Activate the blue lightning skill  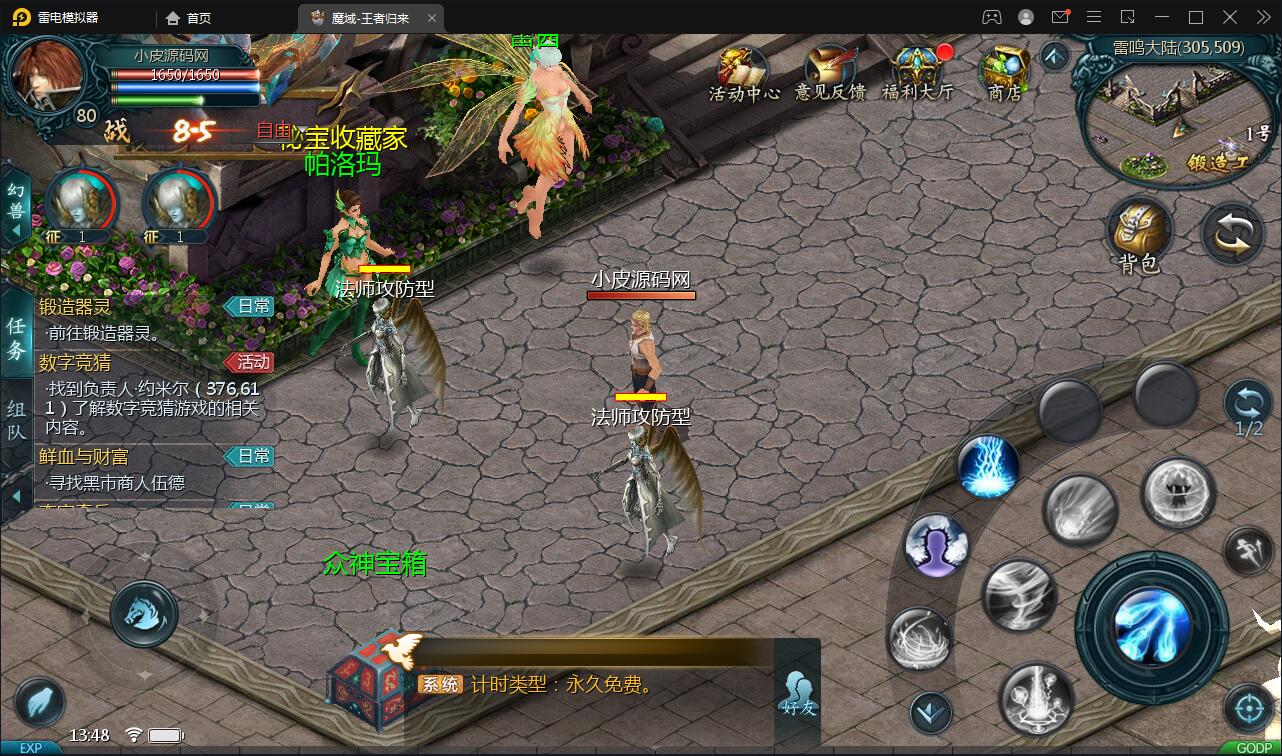(988, 466)
